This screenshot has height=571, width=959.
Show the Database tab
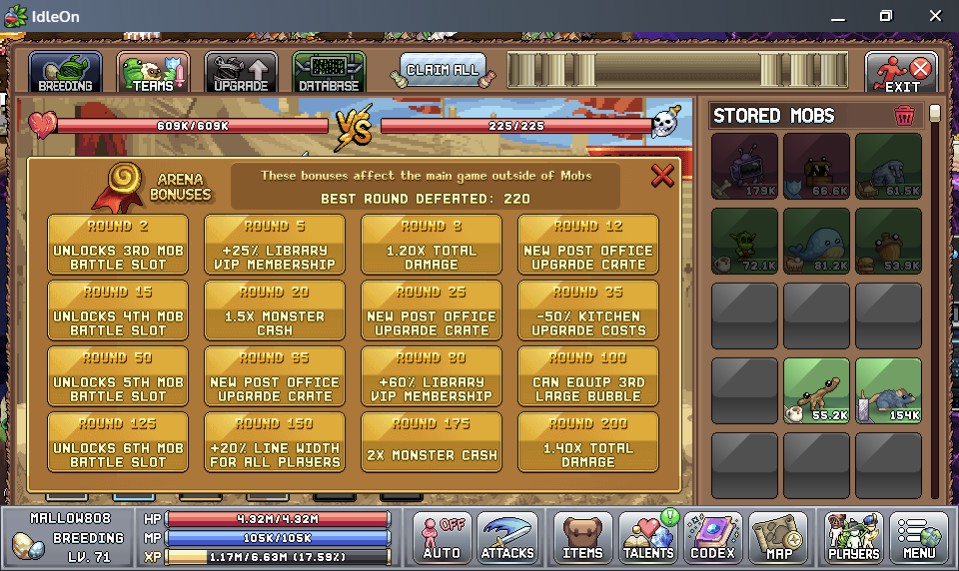tap(329, 73)
